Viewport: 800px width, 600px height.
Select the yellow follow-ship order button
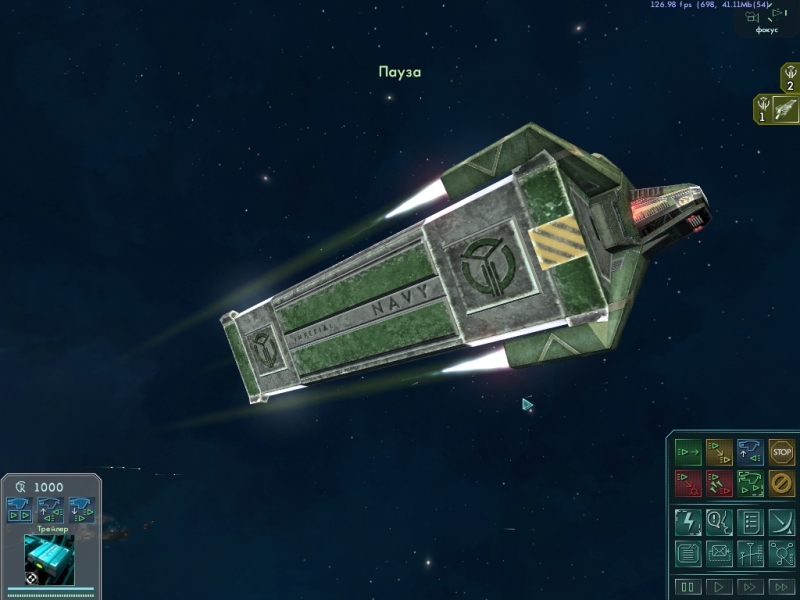click(x=719, y=452)
